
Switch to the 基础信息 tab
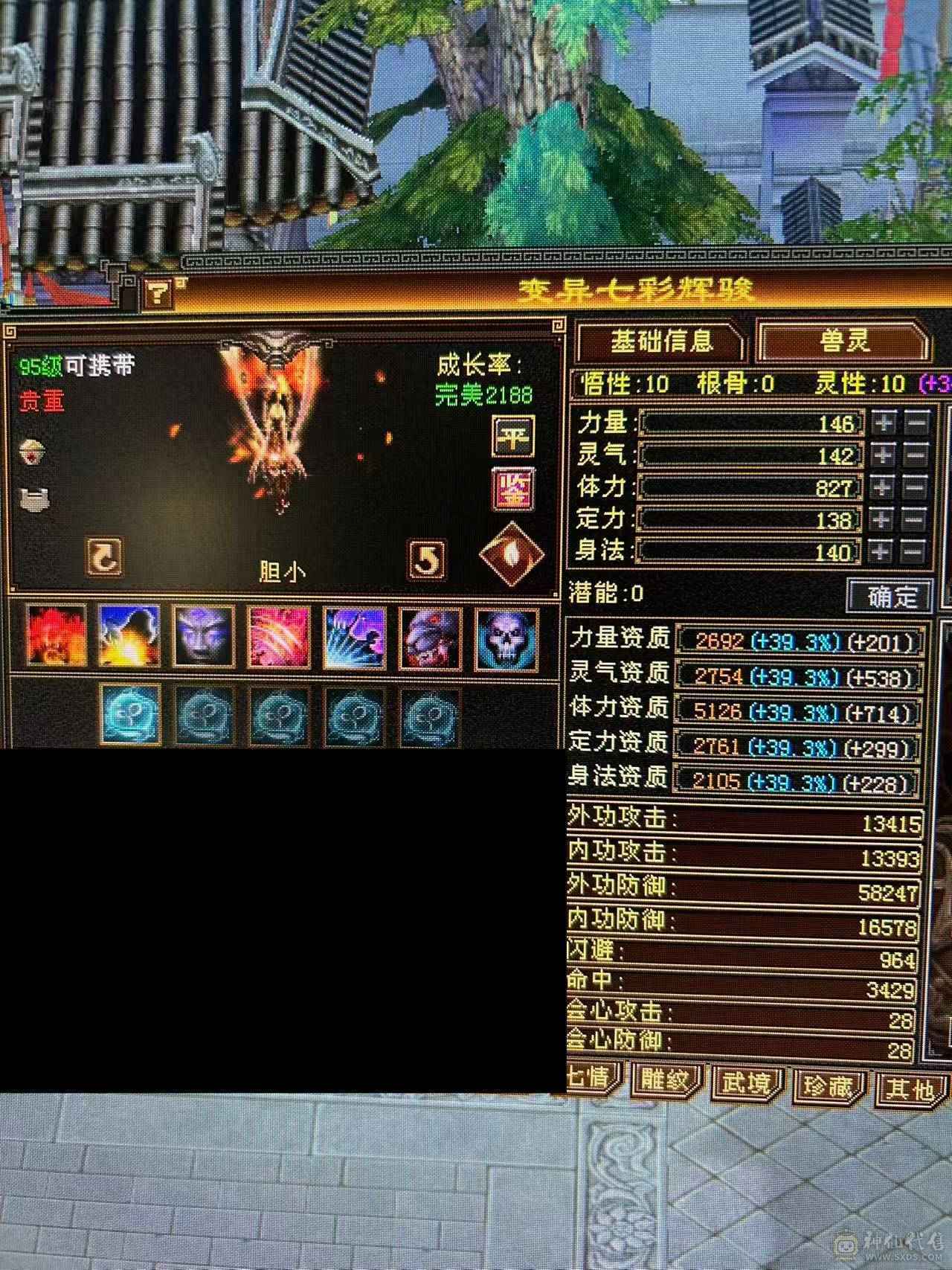662,339
